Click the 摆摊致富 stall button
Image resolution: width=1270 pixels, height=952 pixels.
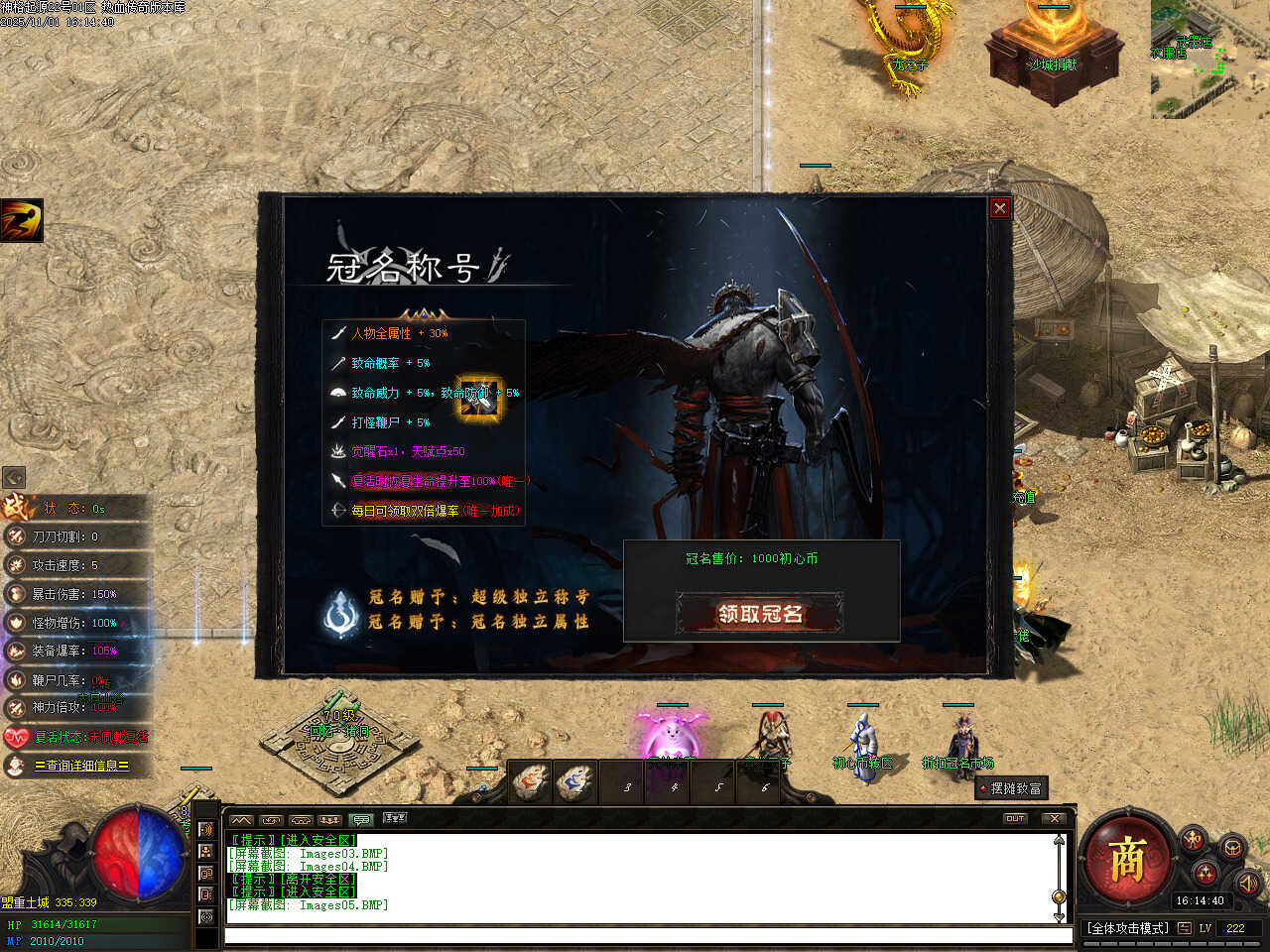1011,788
